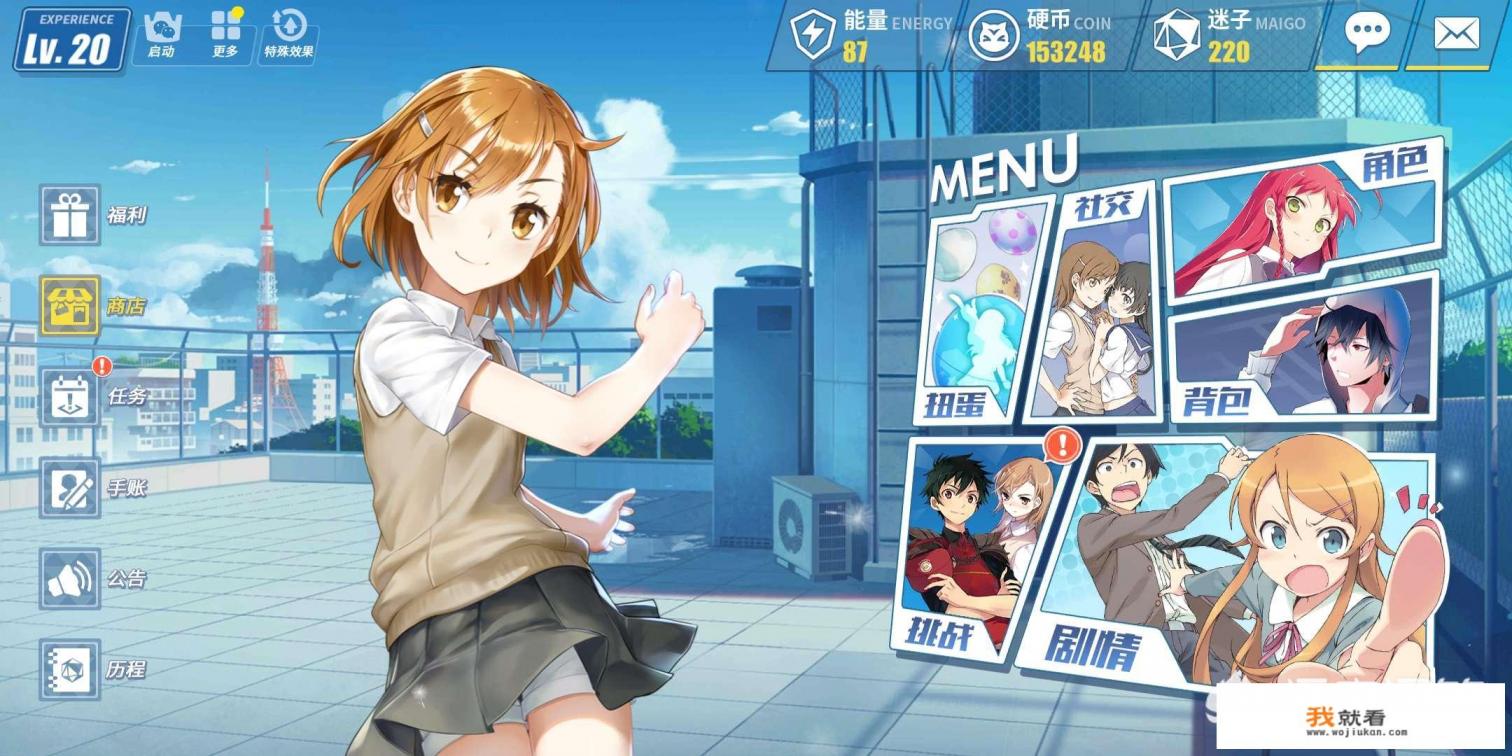Screen dimensions: 1512x756
Task: Open the 手账 notebook
Action: click(70, 488)
